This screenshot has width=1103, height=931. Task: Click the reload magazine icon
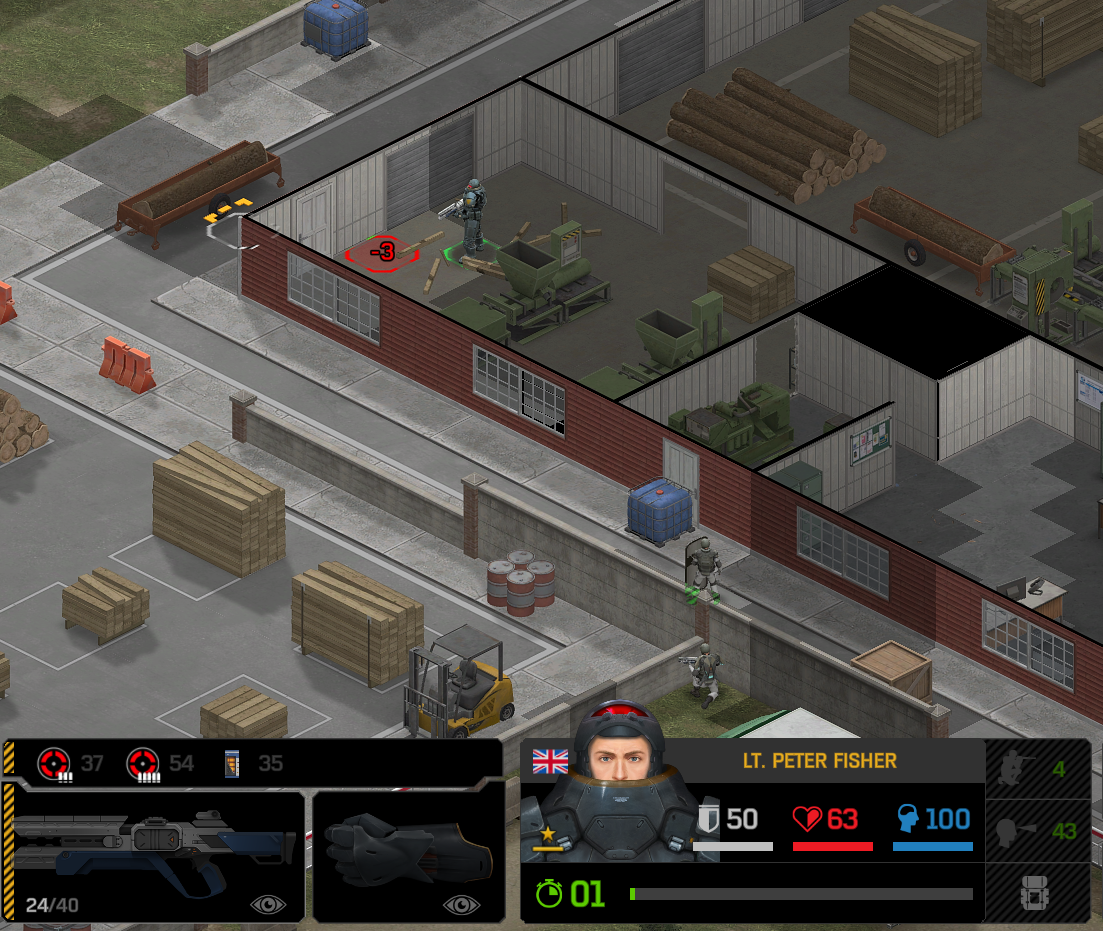pyautogui.click(x=232, y=765)
